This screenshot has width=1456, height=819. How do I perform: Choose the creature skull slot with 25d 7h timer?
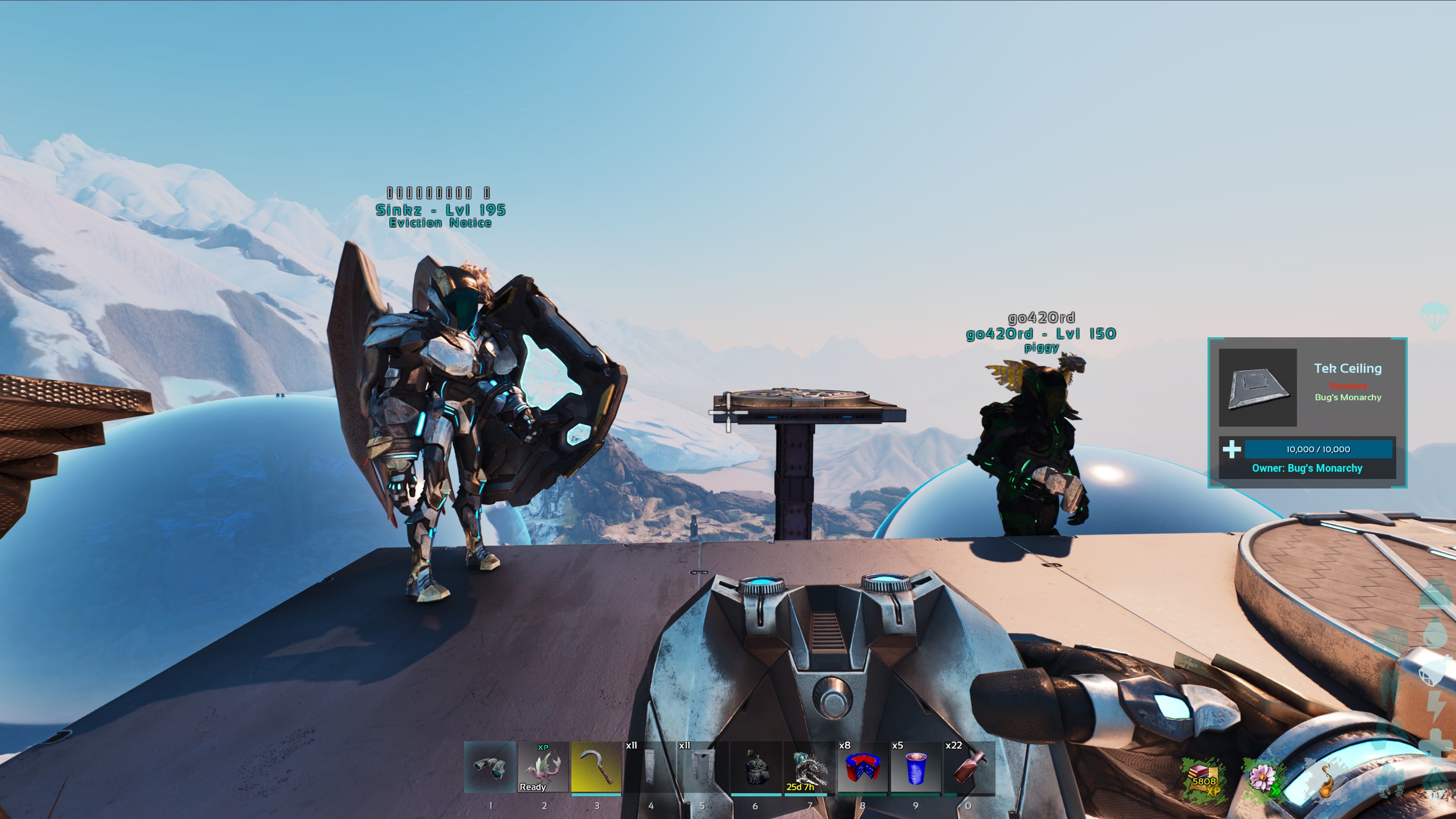tap(809, 767)
